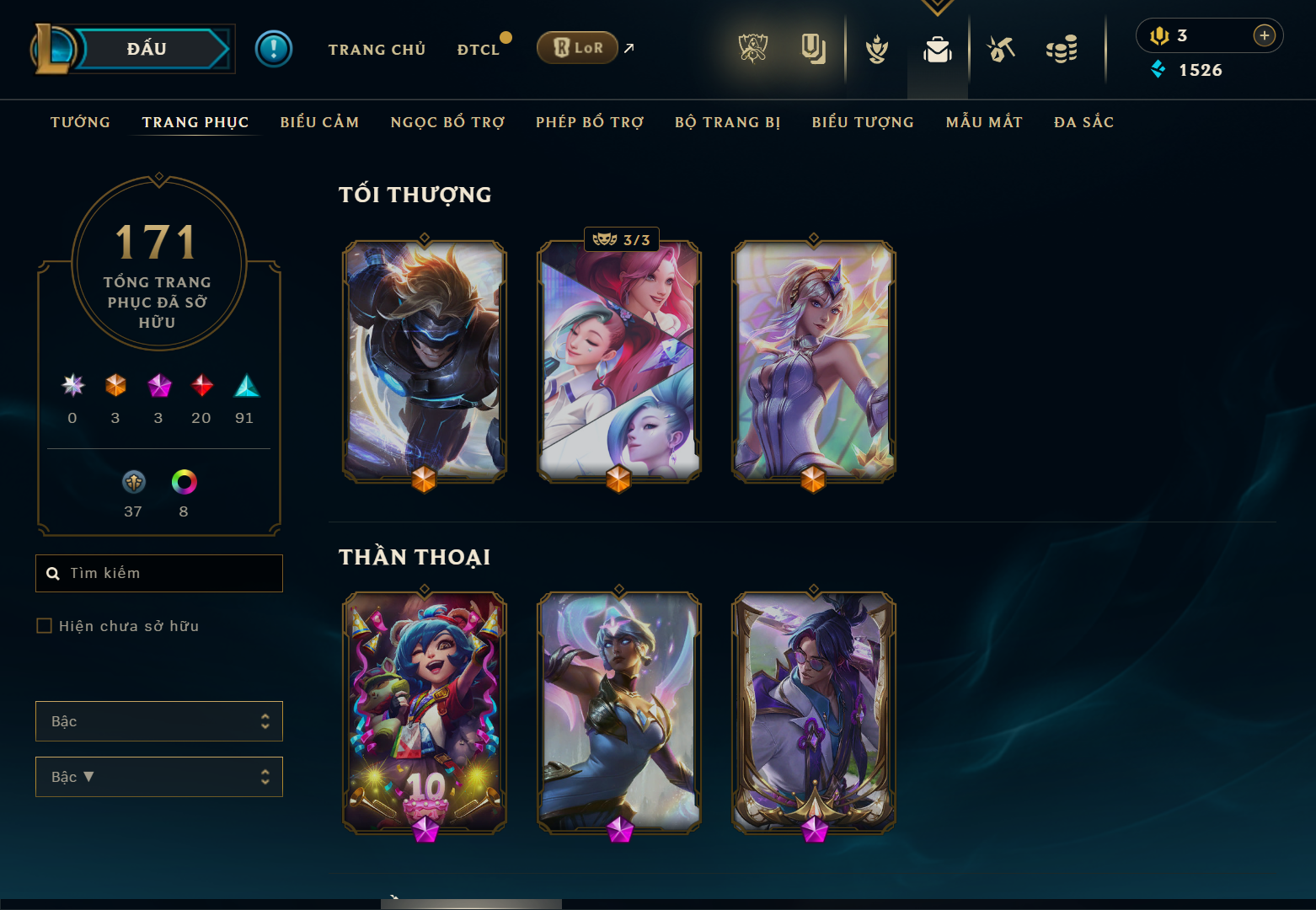Open the TRANG CHỦ home page
Screen dimensions: 1316x910
click(377, 50)
